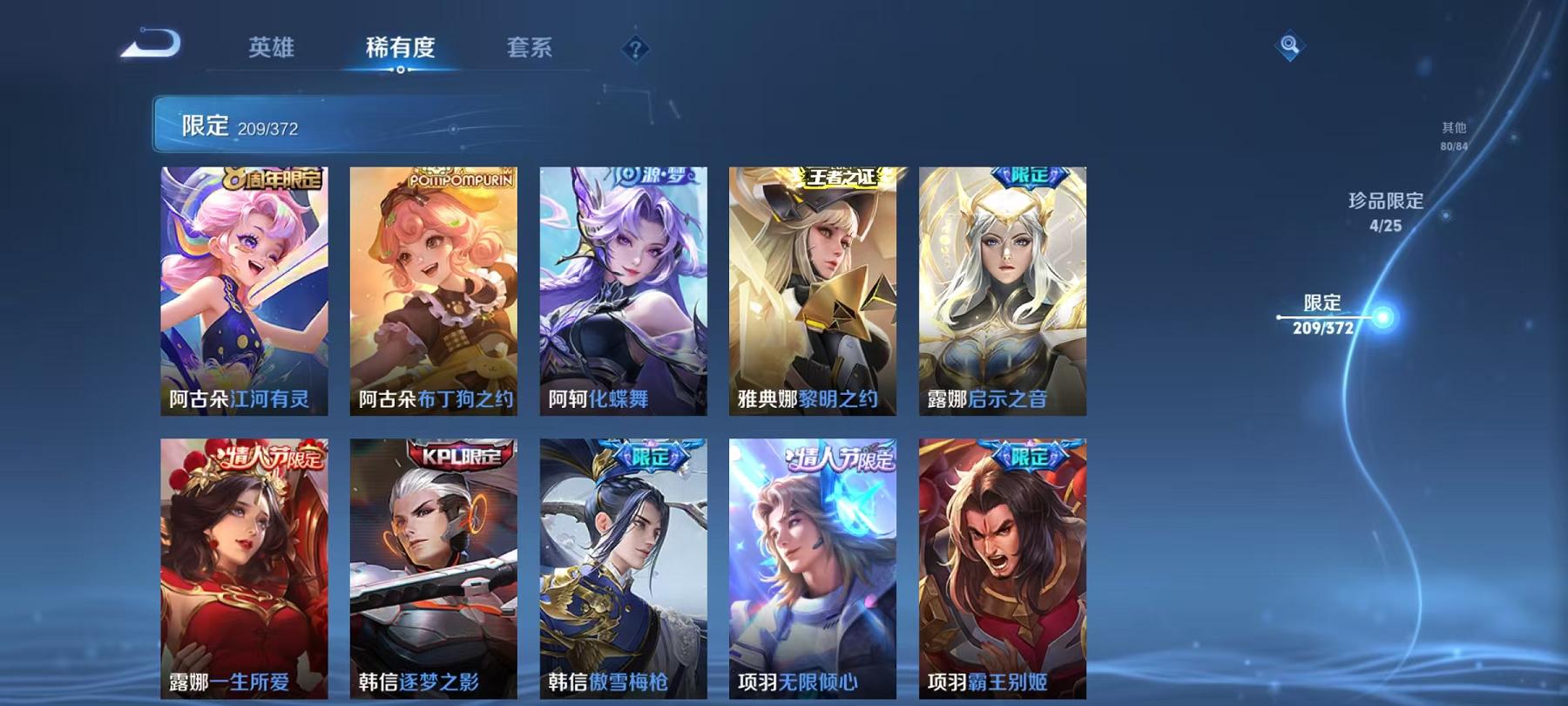Jump to 珍品限定 on the rarity path

click(1386, 212)
